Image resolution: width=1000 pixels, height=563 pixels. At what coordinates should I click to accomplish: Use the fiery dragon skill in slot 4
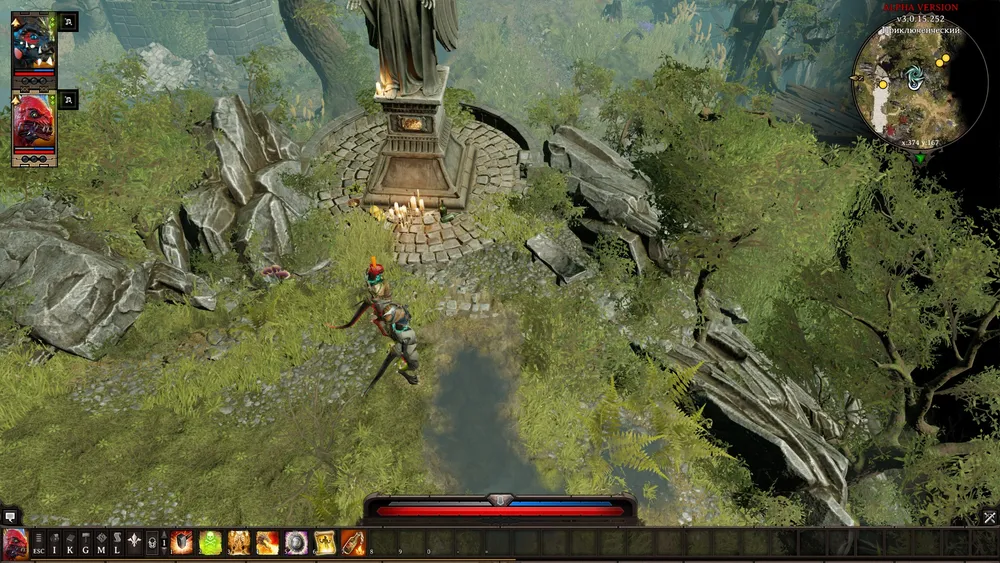[x=267, y=543]
